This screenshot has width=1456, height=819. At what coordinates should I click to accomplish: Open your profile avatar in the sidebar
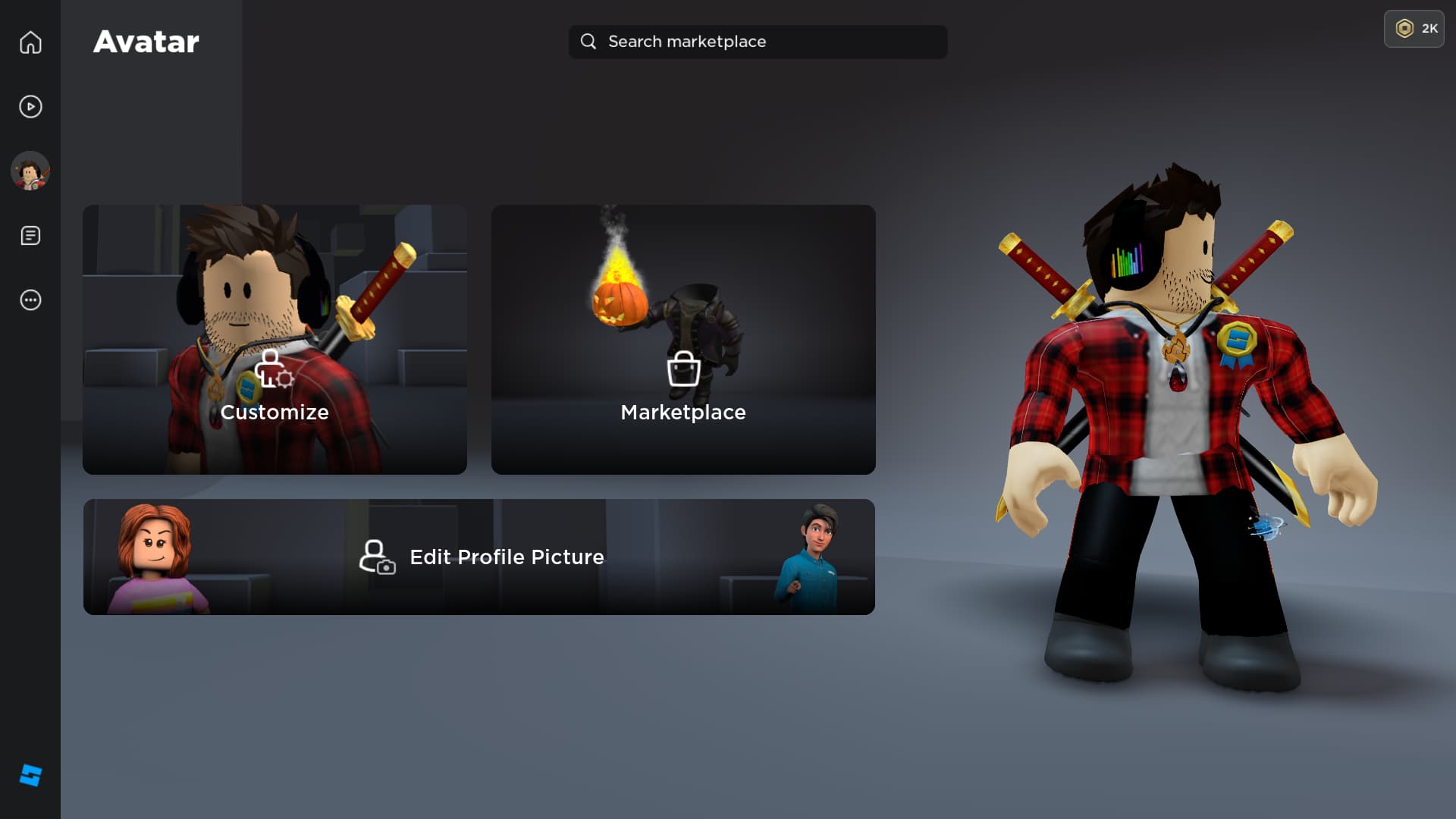(x=30, y=171)
